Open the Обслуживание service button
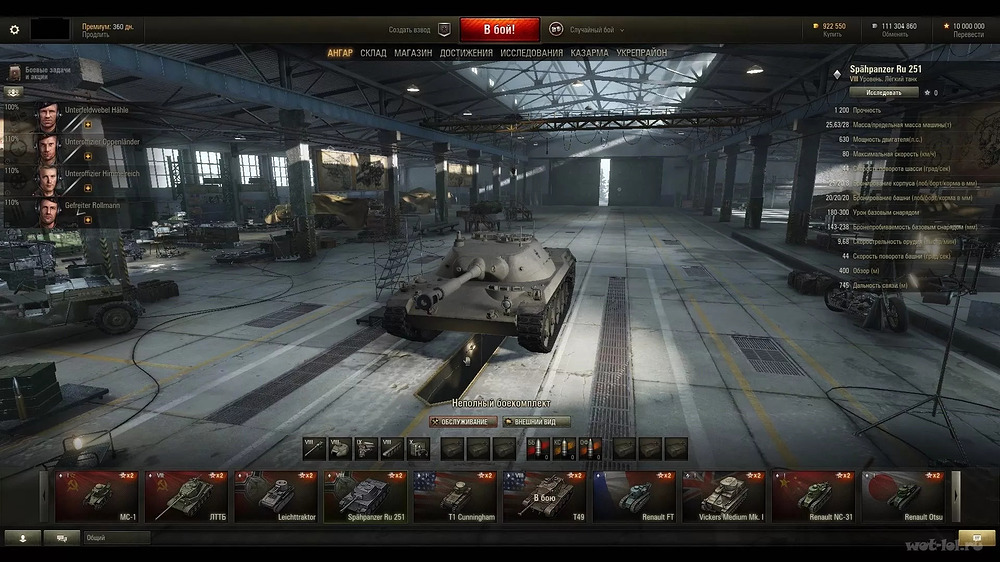The width and height of the screenshot is (1000, 562). (463, 422)
